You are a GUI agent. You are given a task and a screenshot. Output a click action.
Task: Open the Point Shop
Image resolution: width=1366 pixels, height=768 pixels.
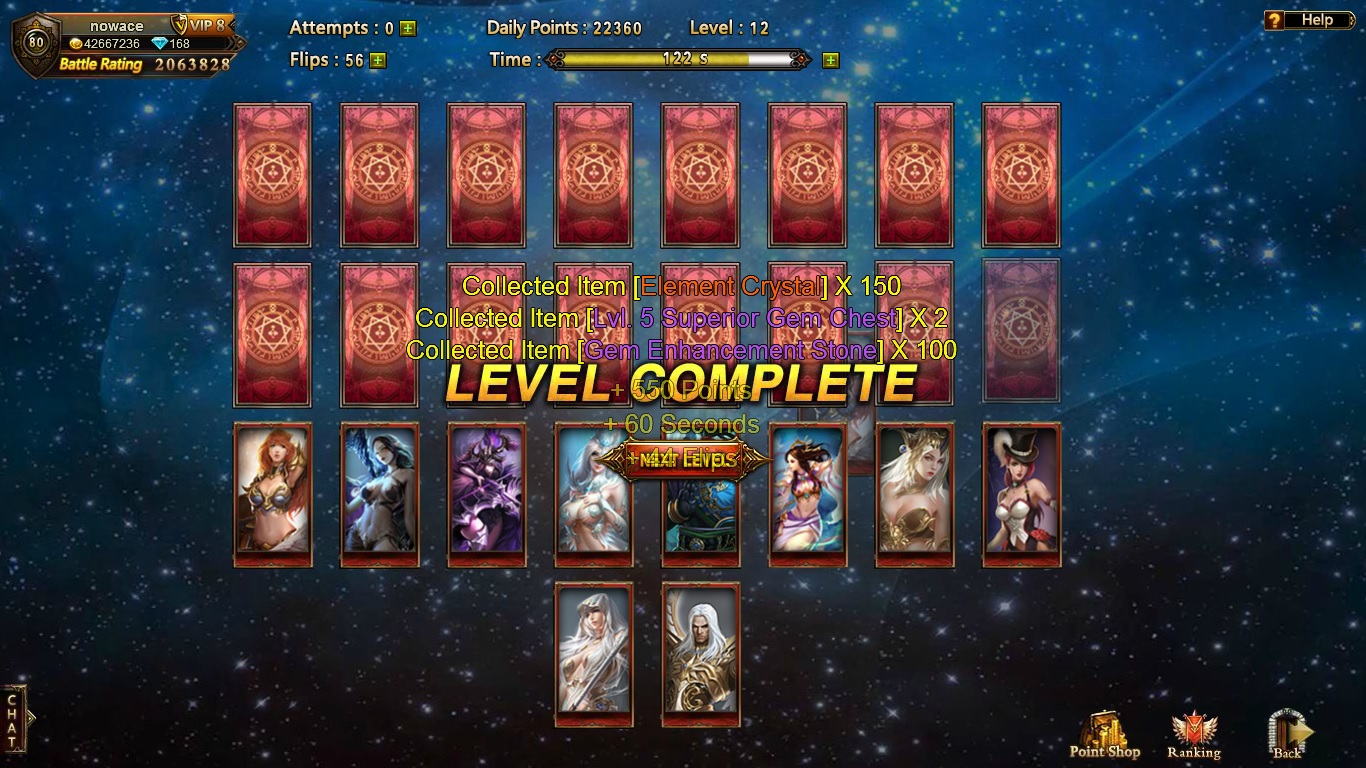(1104, 735)
